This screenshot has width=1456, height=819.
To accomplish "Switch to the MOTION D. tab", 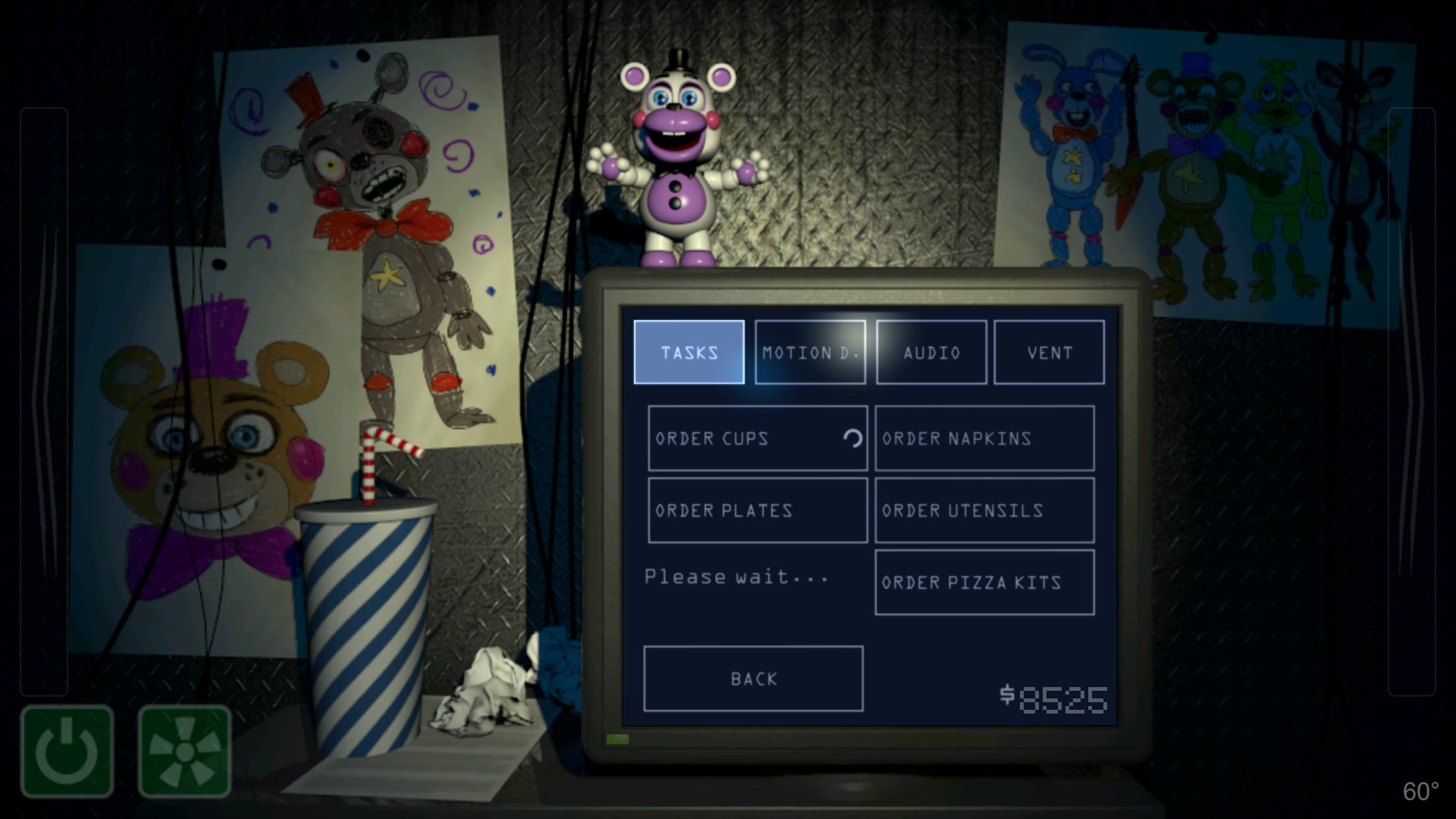I will [x=810, y=352].
